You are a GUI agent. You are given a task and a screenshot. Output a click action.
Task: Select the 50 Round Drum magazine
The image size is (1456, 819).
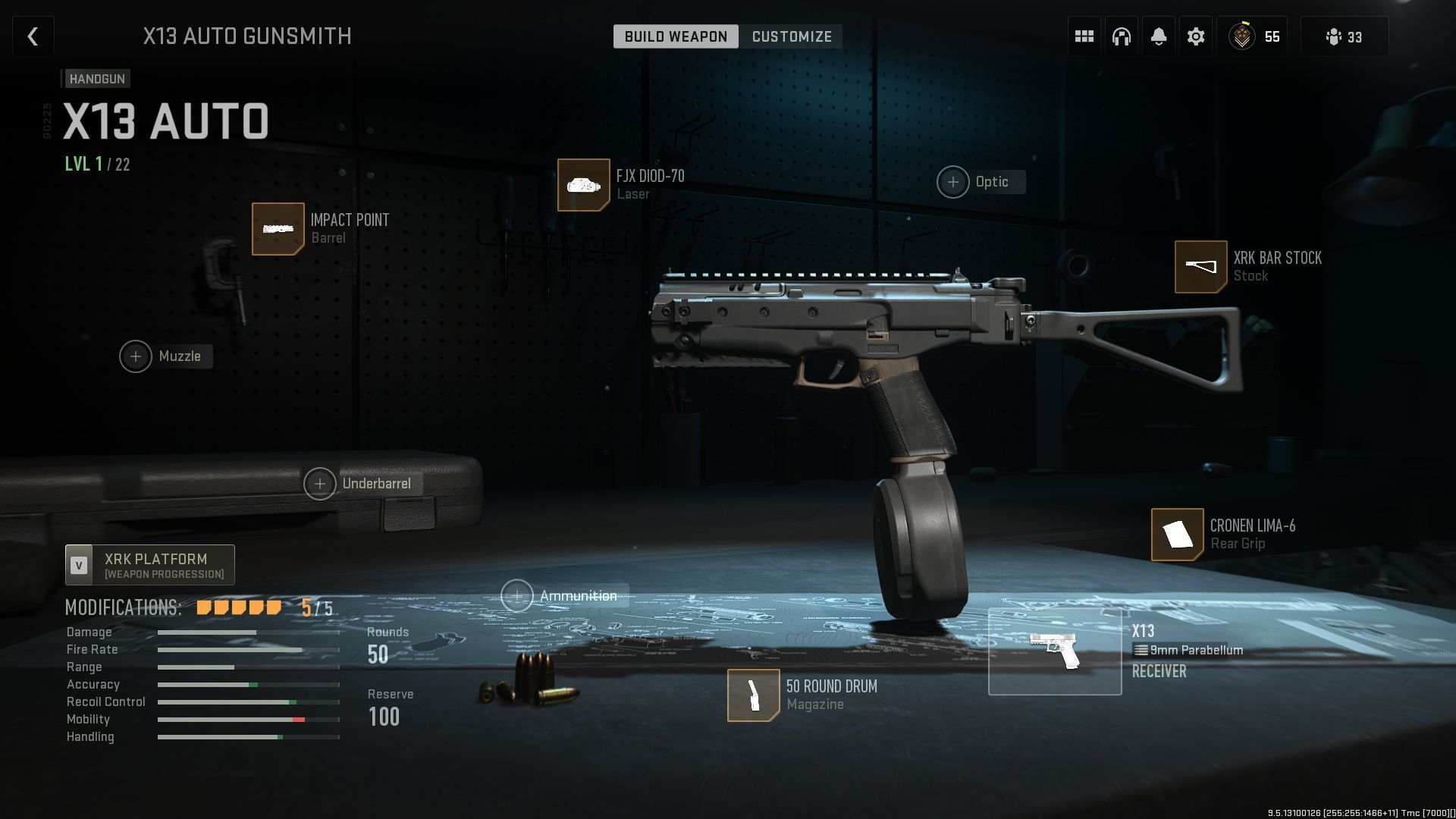coord(753,695)
